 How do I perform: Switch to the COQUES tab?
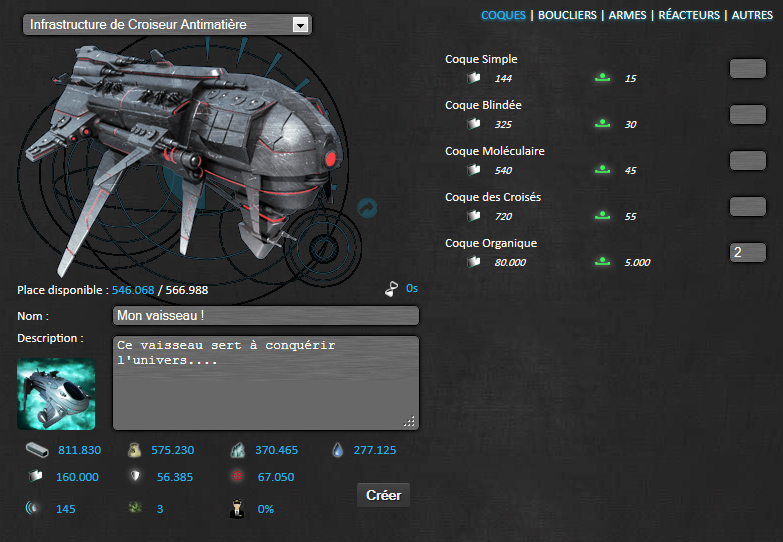[503, 16]
